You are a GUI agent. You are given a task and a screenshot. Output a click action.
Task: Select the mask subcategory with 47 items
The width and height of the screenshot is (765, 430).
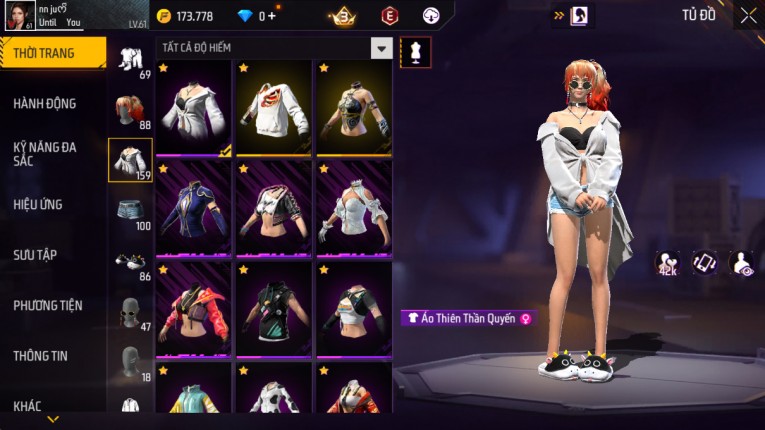pyautogui.click(x=130, y=313)
